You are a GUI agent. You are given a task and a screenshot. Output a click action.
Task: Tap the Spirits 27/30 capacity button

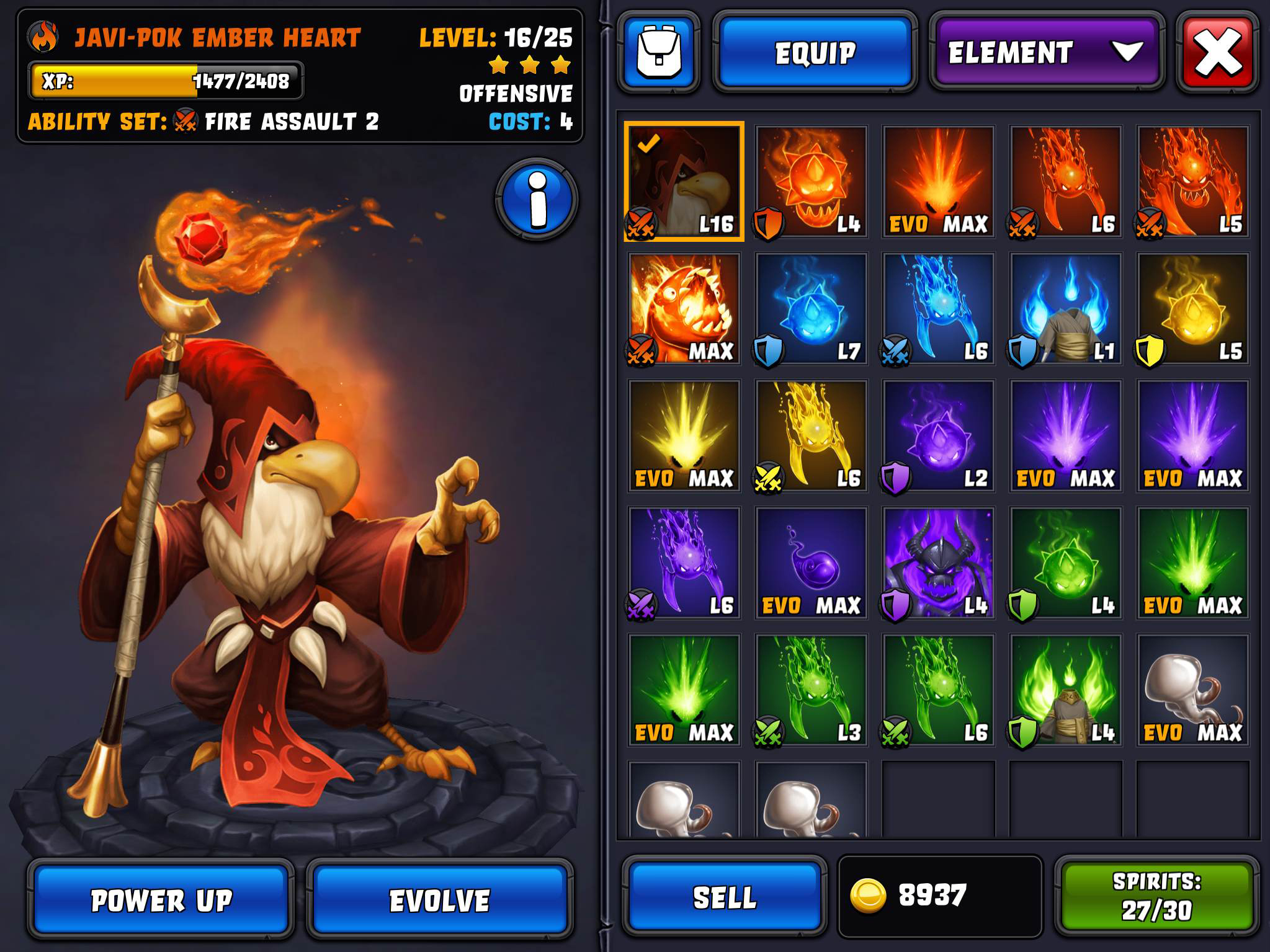tap(1156, 897)
